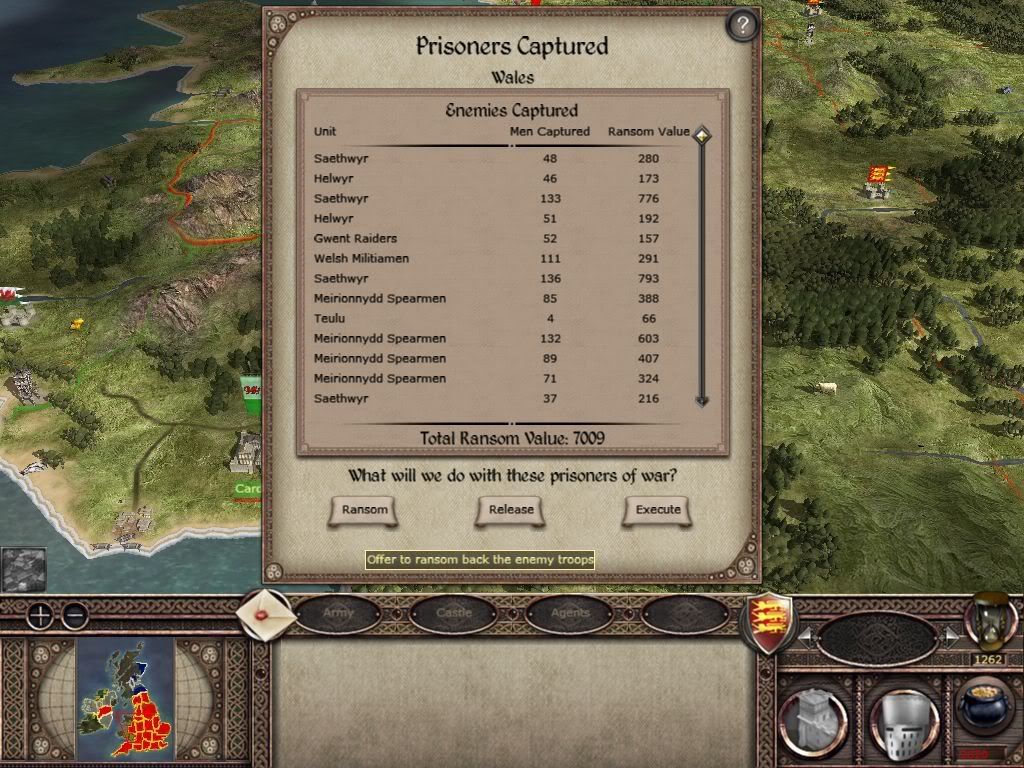Switch to the Agents tab
The image size is (1024, 768).
[570, 613]
